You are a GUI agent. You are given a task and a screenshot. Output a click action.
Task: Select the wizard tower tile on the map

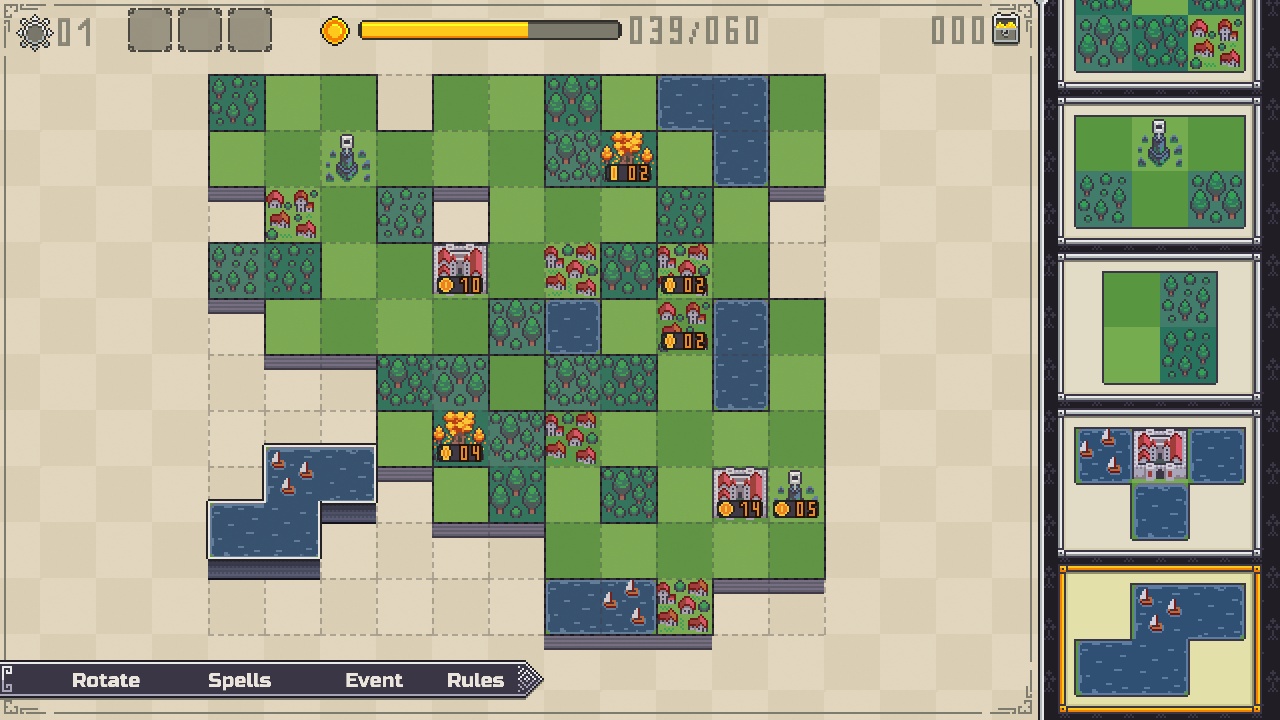(348, 155)
